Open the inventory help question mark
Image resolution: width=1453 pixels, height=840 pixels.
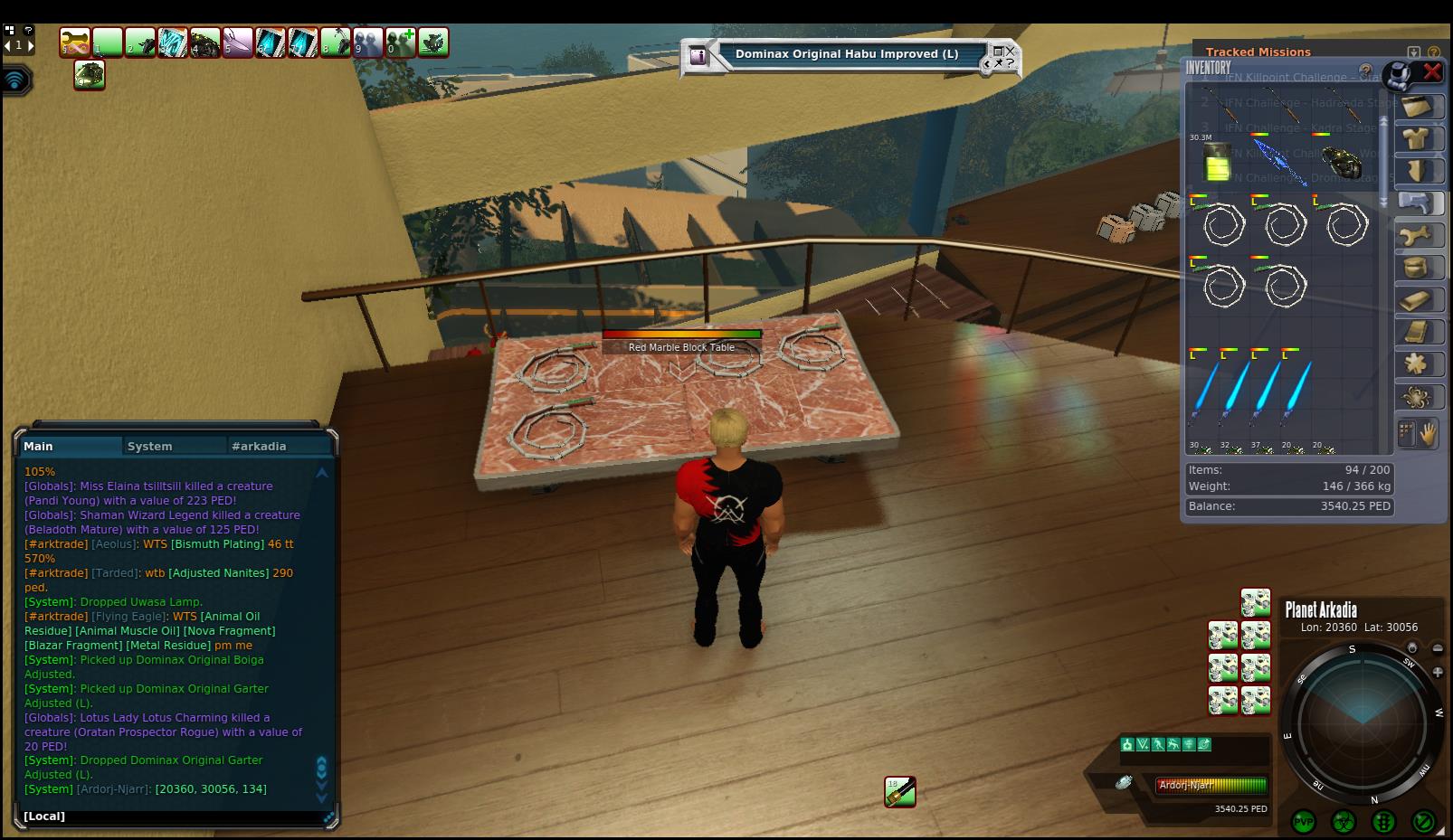[1366, 70]
